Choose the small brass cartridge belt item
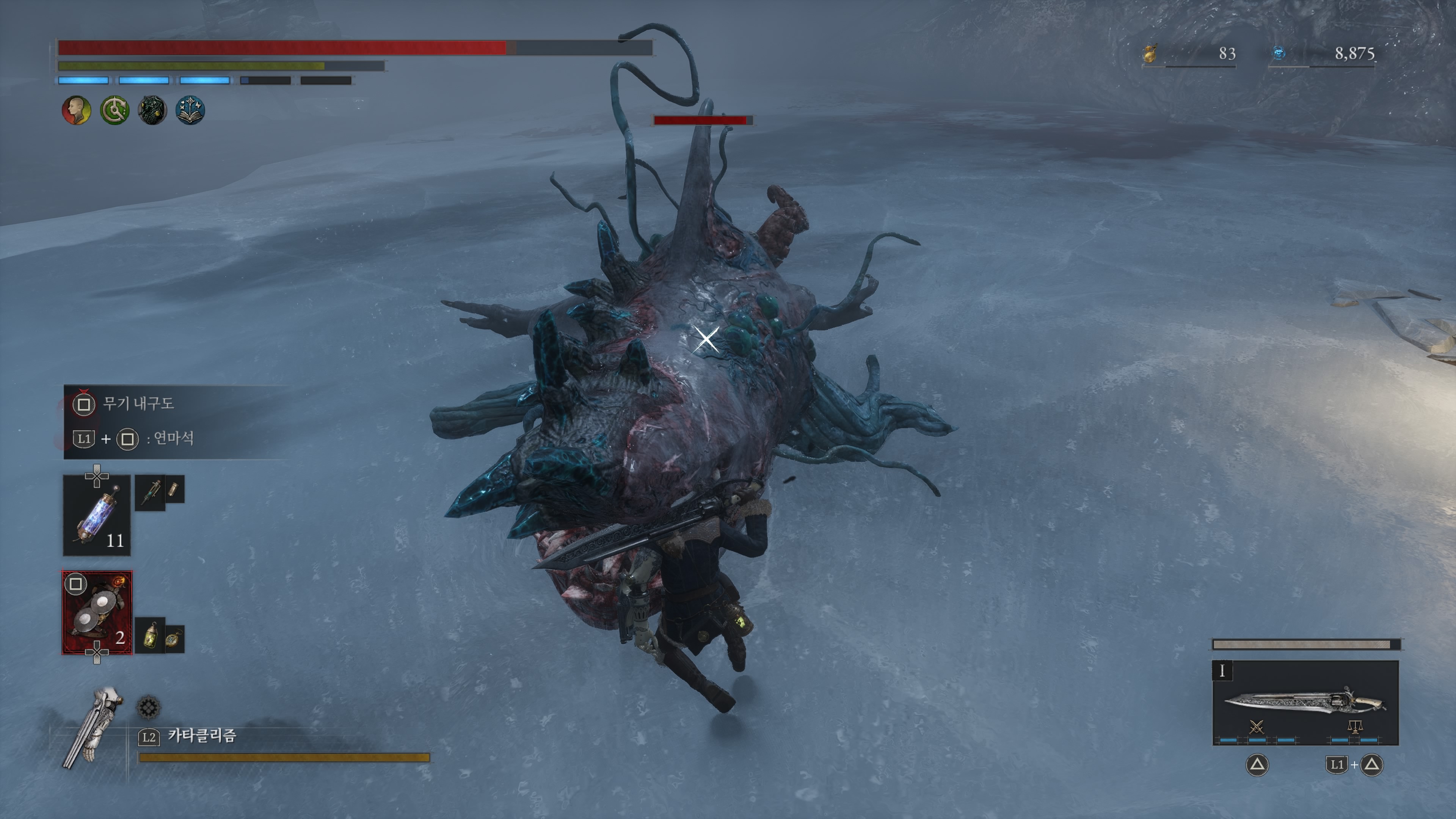The height and width of the screenshot is (819, 1456). pos(174,489)
